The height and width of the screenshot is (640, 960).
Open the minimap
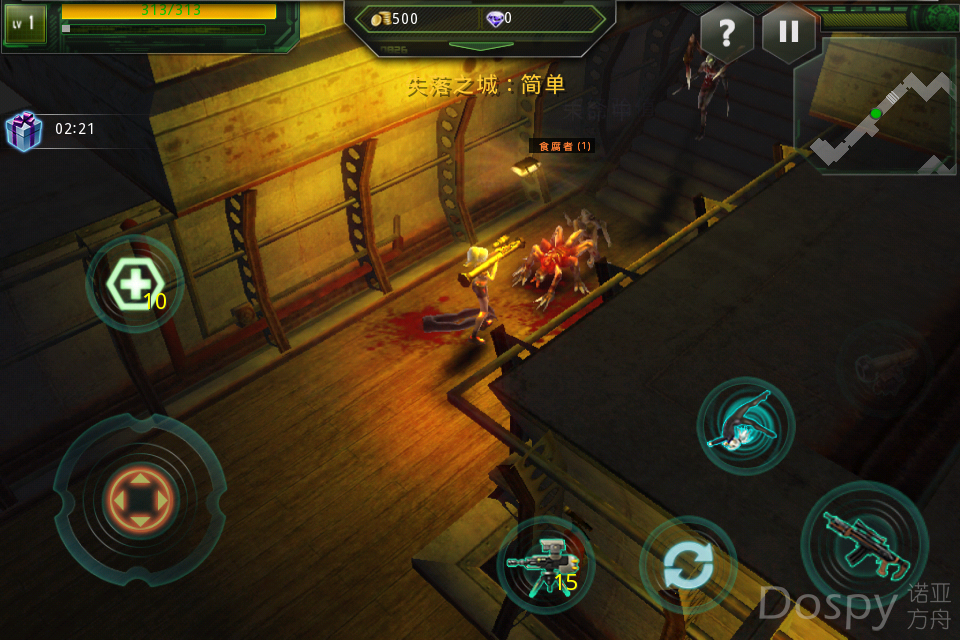click(x=875, y=106)
